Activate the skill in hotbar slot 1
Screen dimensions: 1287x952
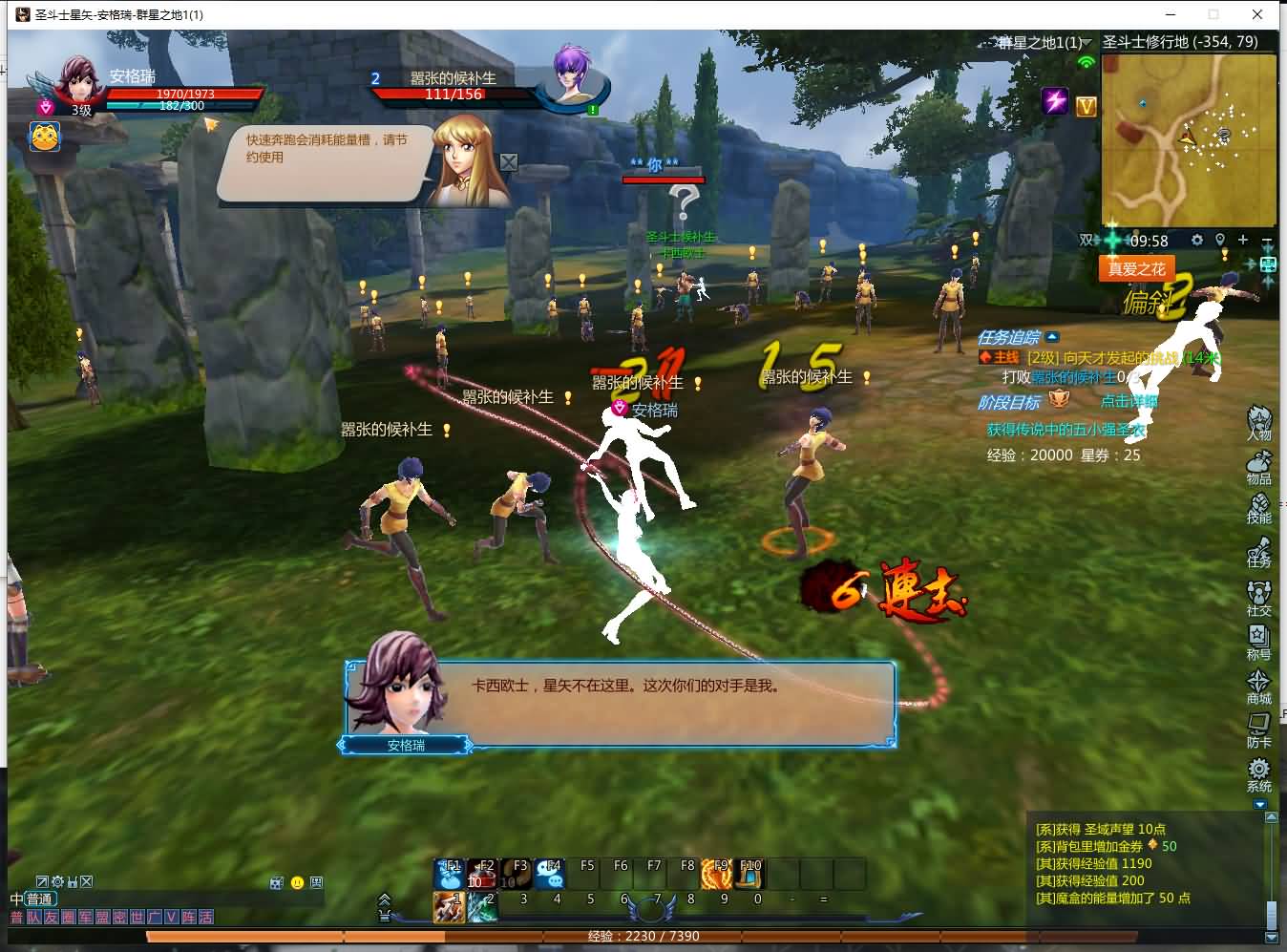click(449, 905)
